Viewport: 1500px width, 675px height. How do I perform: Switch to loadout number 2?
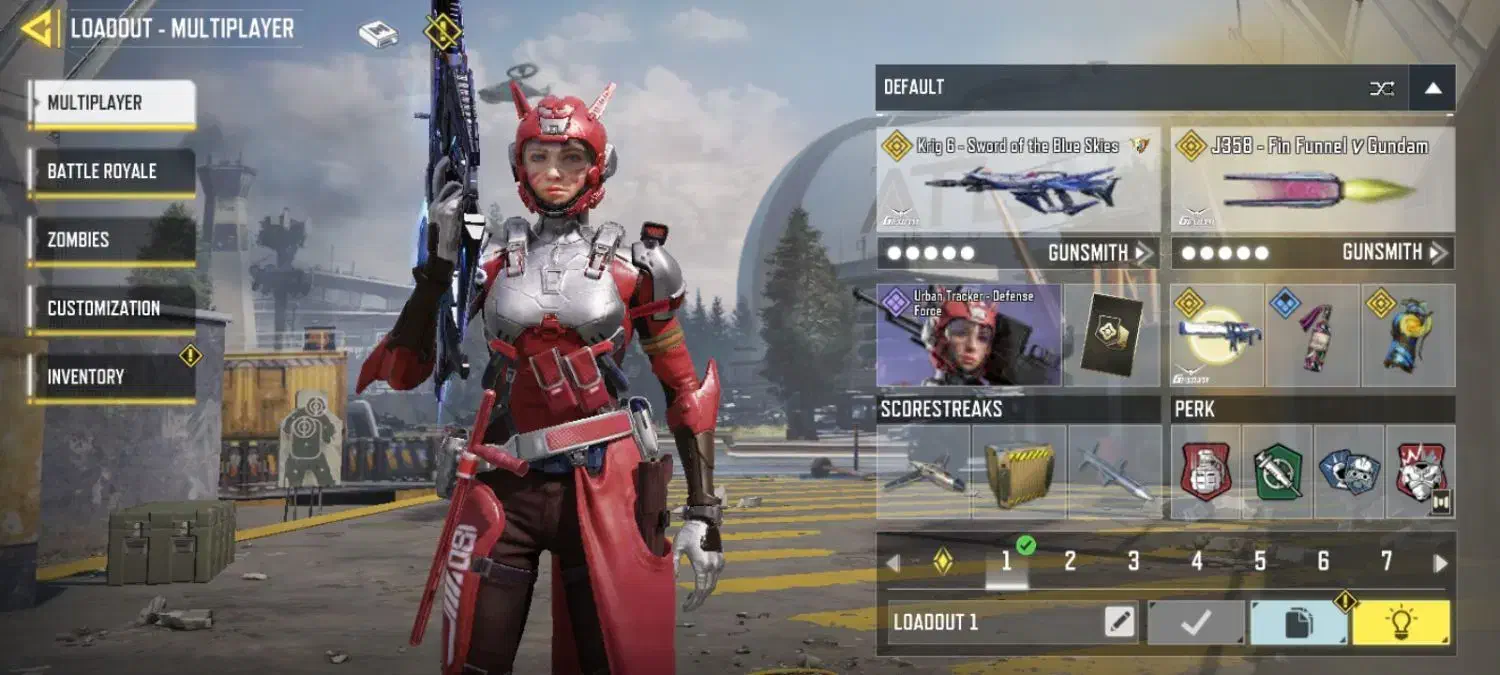click(1070, 562)
